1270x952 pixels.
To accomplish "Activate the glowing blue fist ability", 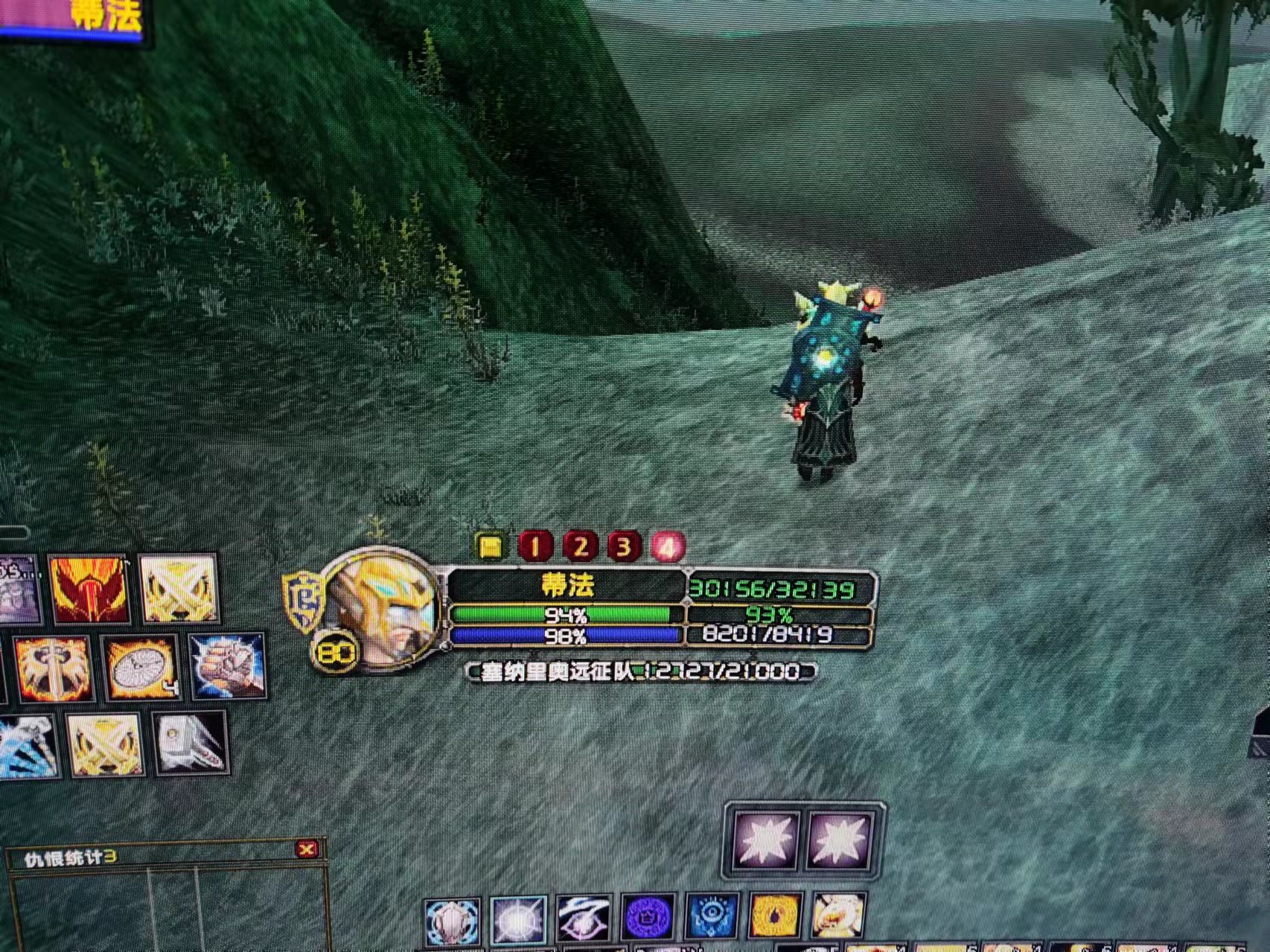I will (x=226, y=665).
